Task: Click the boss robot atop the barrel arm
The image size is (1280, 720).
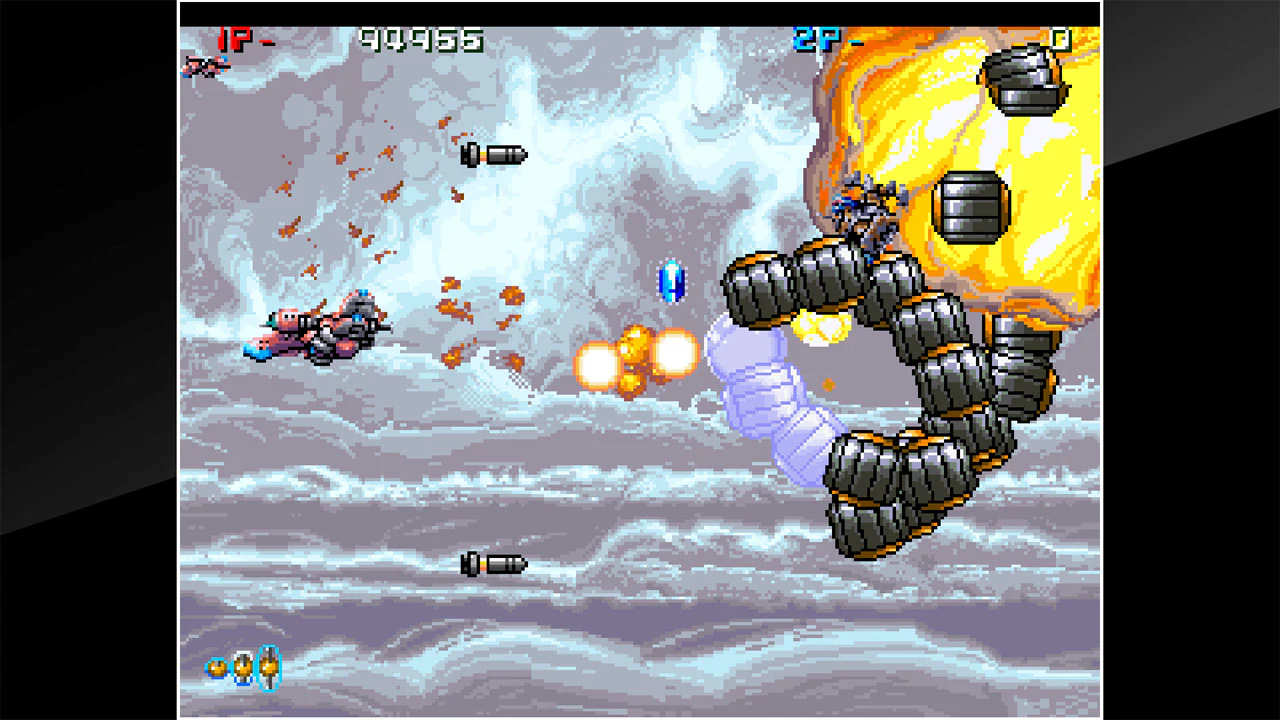Action: (866, 210)
